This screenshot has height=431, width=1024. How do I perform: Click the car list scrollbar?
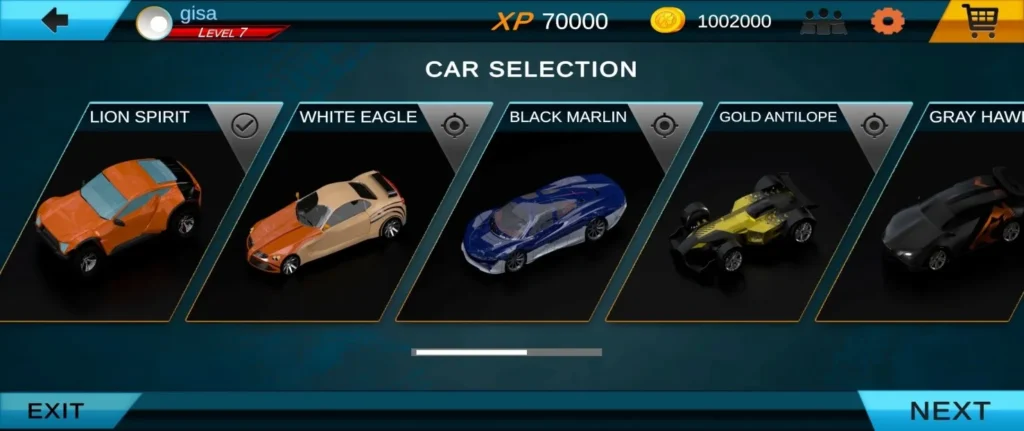[507, 352]
